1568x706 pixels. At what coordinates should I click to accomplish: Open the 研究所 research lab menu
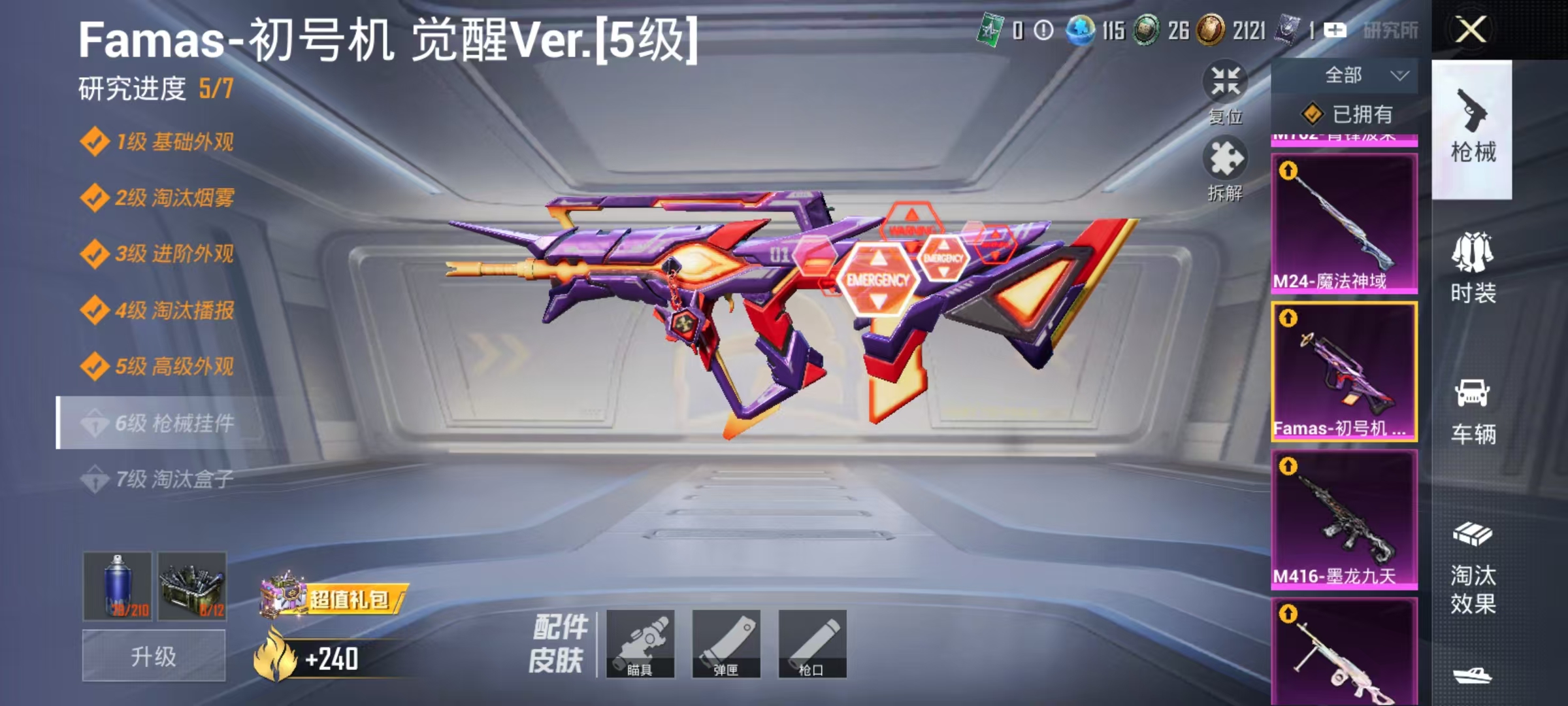pos(1386,29)
